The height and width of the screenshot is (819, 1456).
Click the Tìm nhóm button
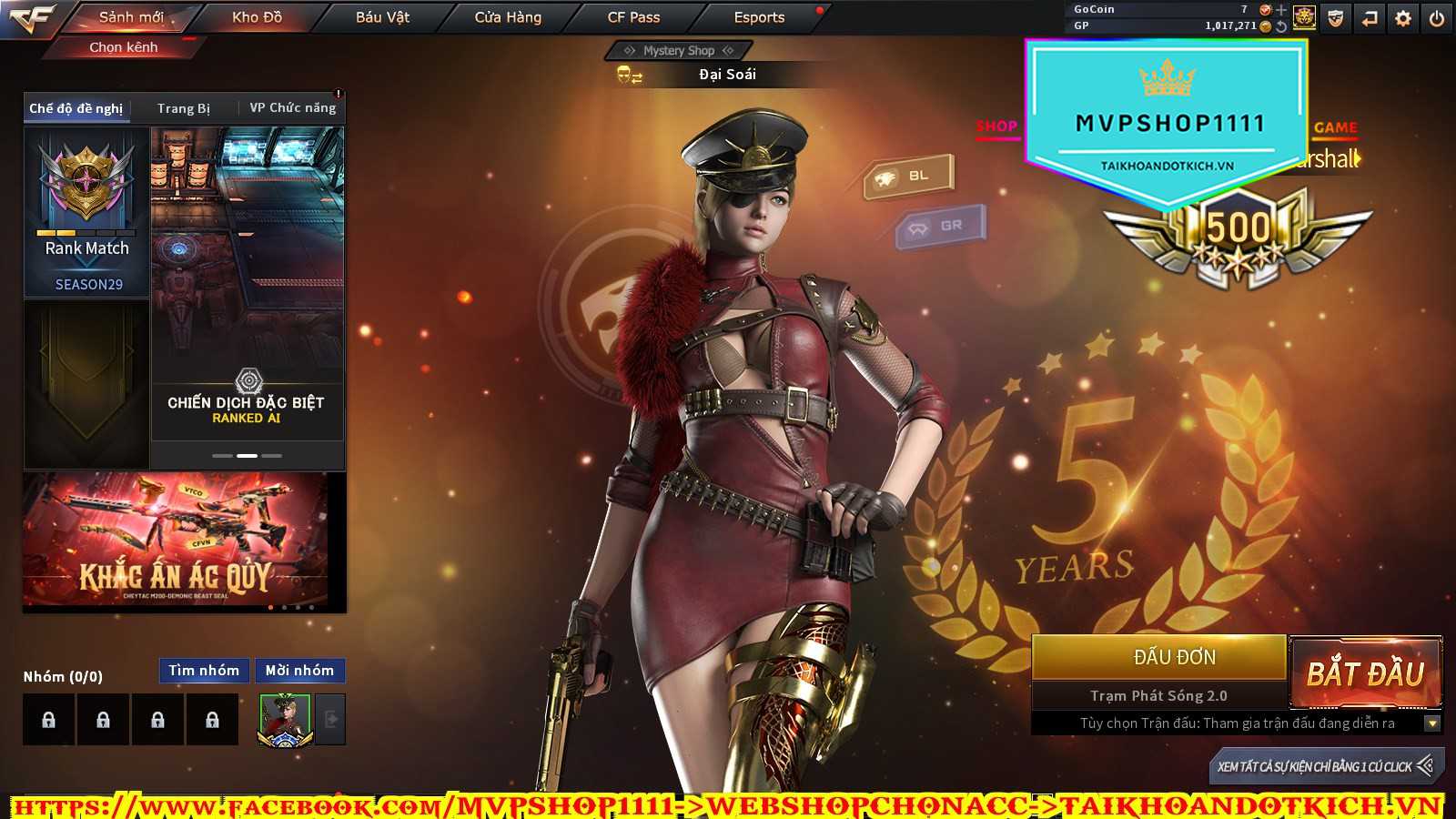(x=204, y=671)
